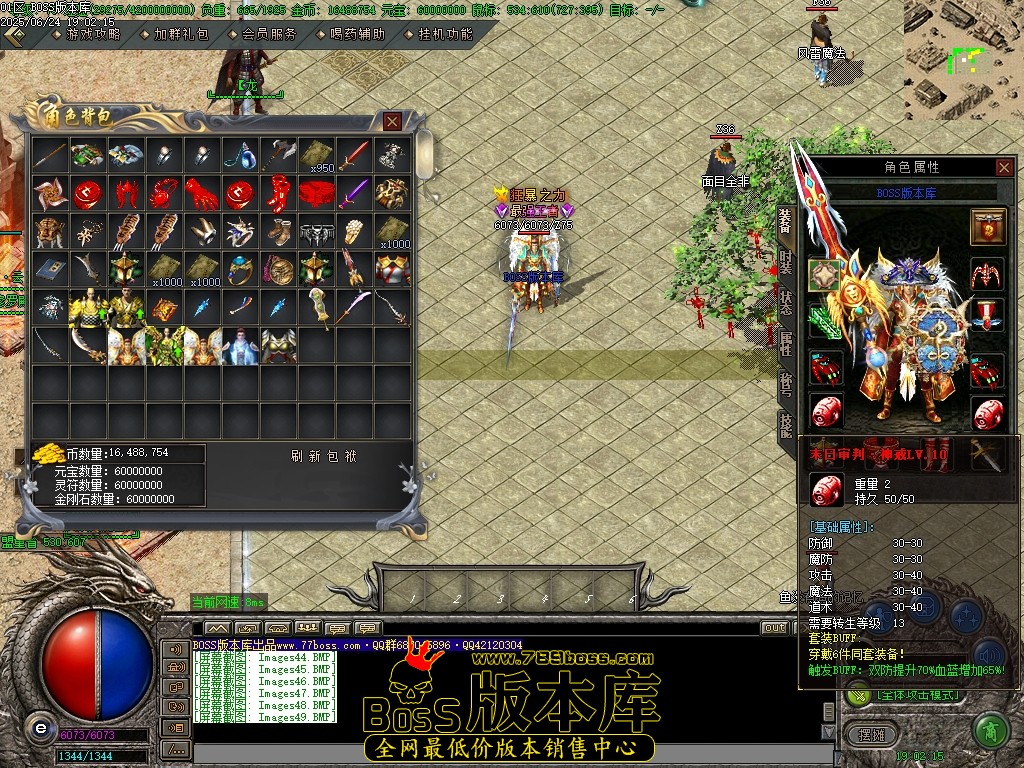Switch to the attributes tab
The image size is (1024, 768).
786,344
